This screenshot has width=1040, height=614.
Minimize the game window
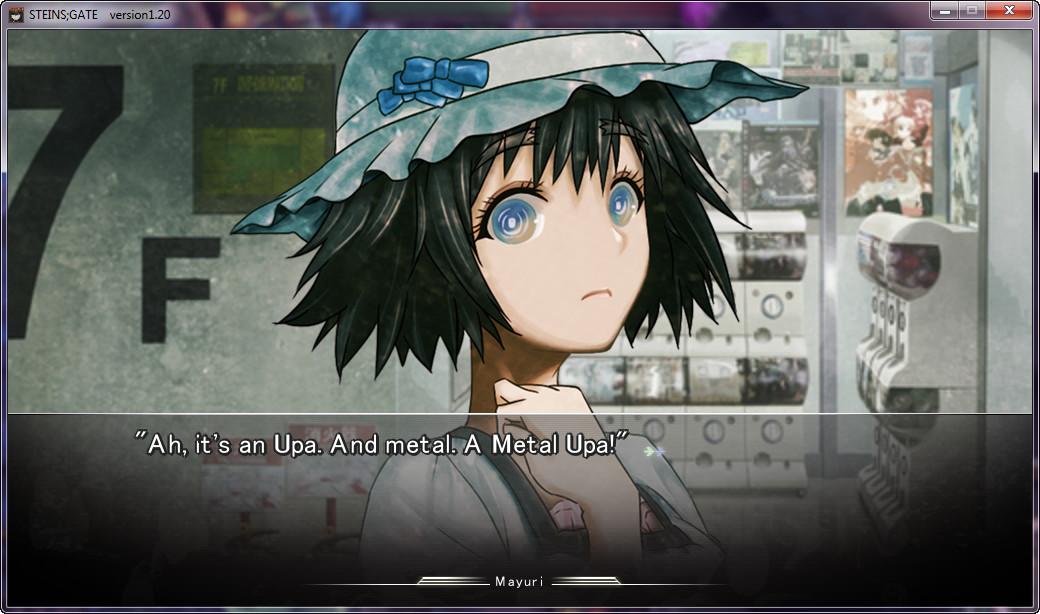coord(944,10)
